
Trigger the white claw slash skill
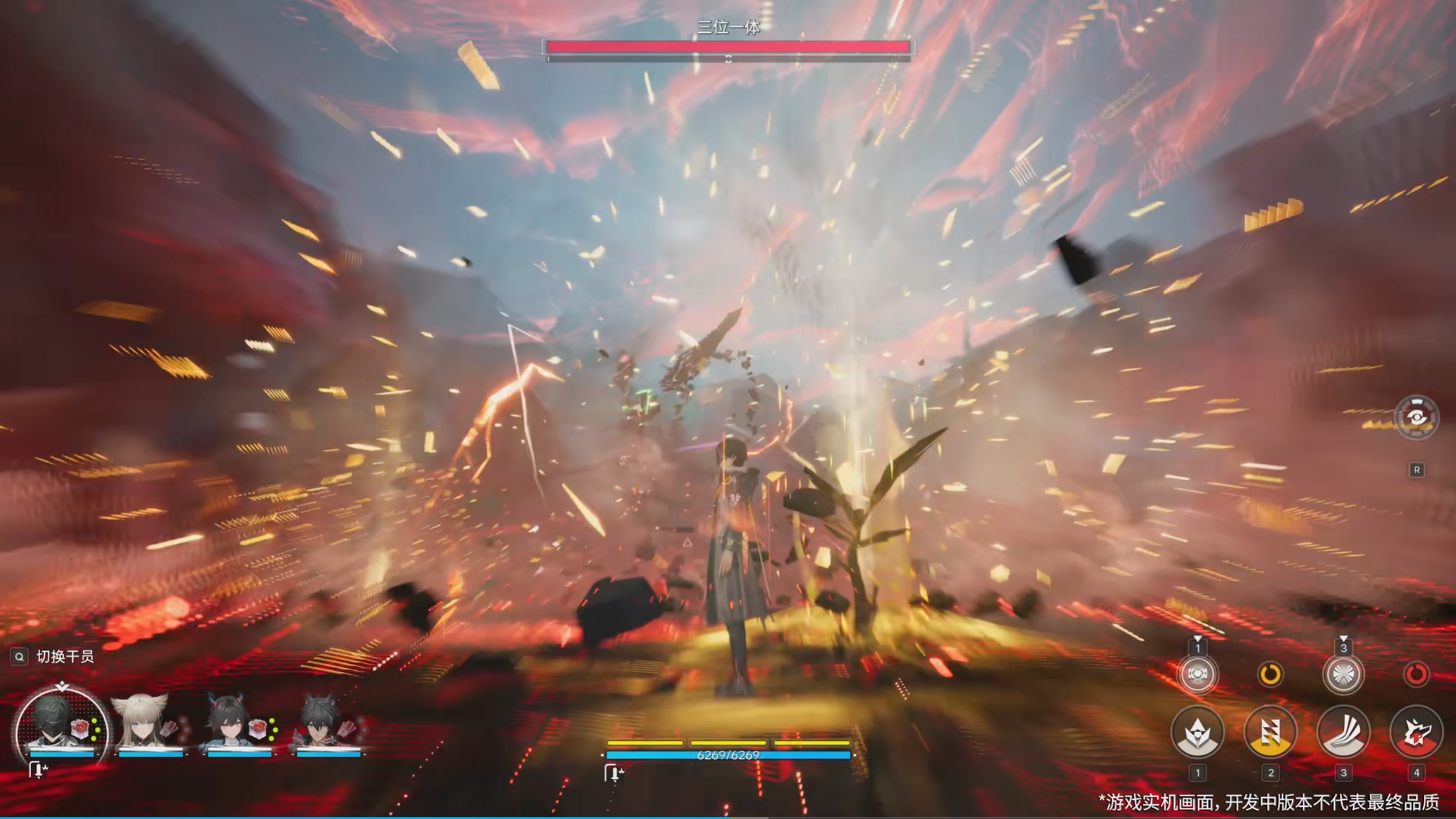tap(1343, 733)
